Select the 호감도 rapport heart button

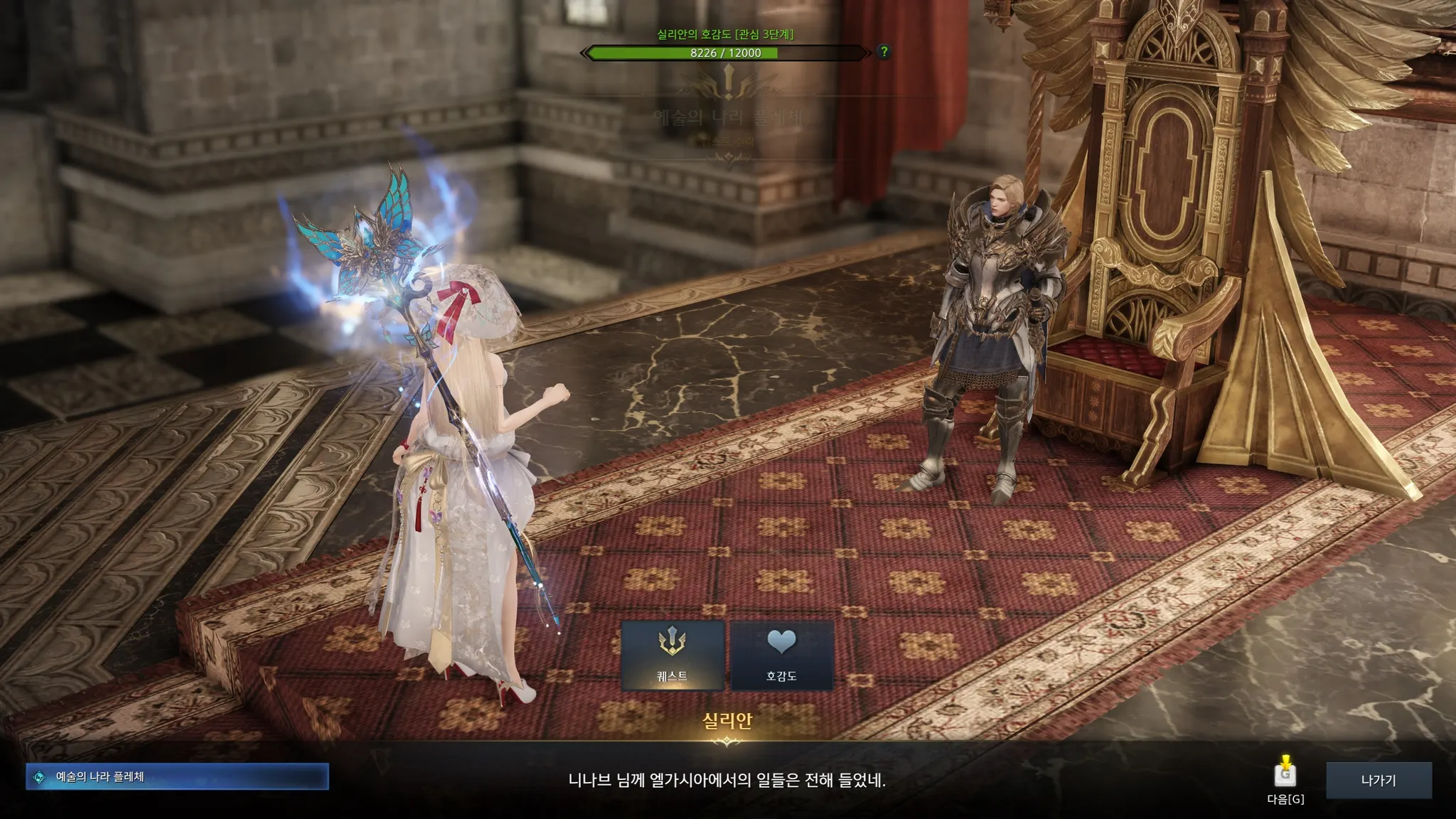pyautogui.click(x=781, y=655)
